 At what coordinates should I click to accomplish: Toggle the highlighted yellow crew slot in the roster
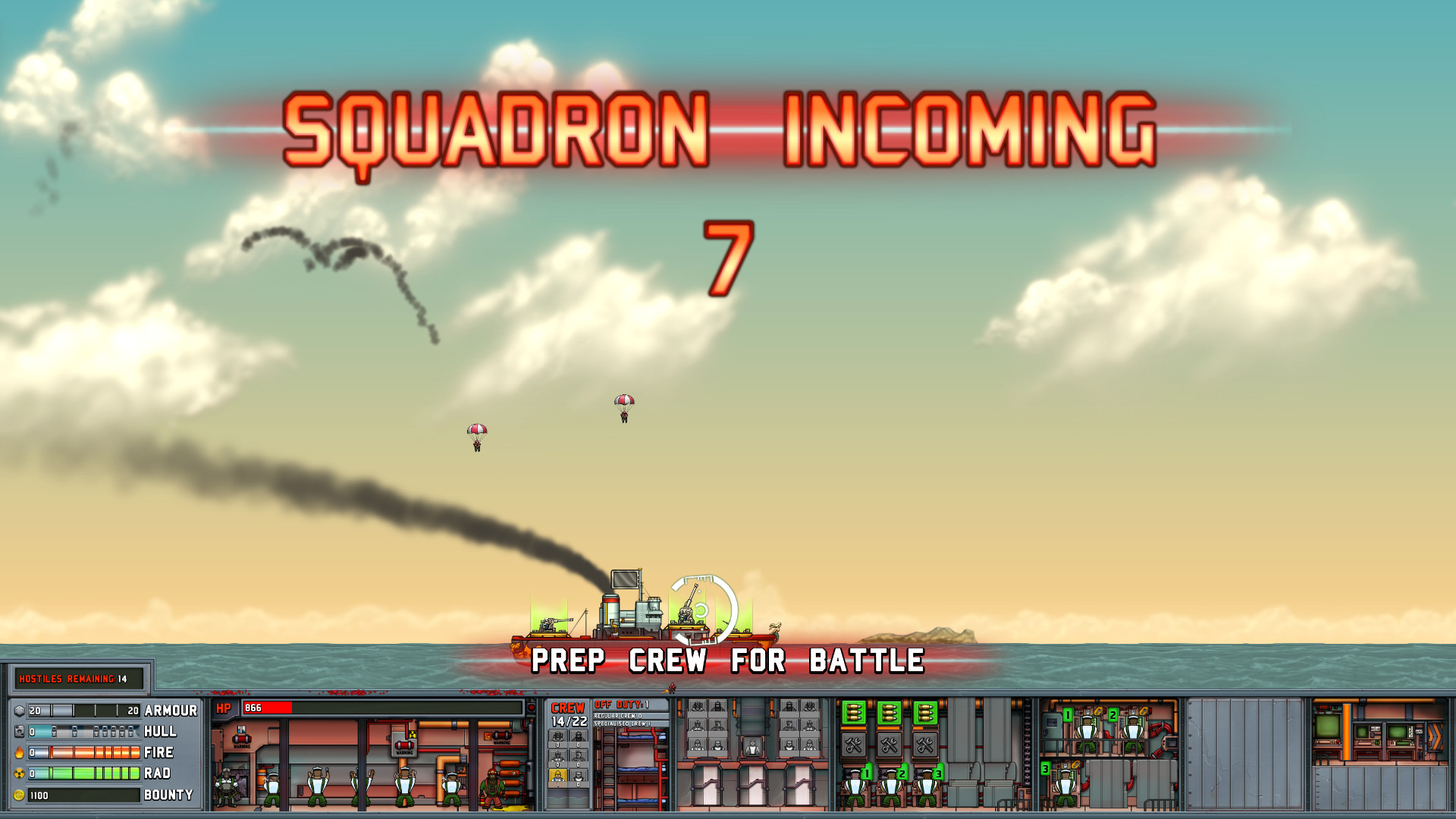coord(557,776)
